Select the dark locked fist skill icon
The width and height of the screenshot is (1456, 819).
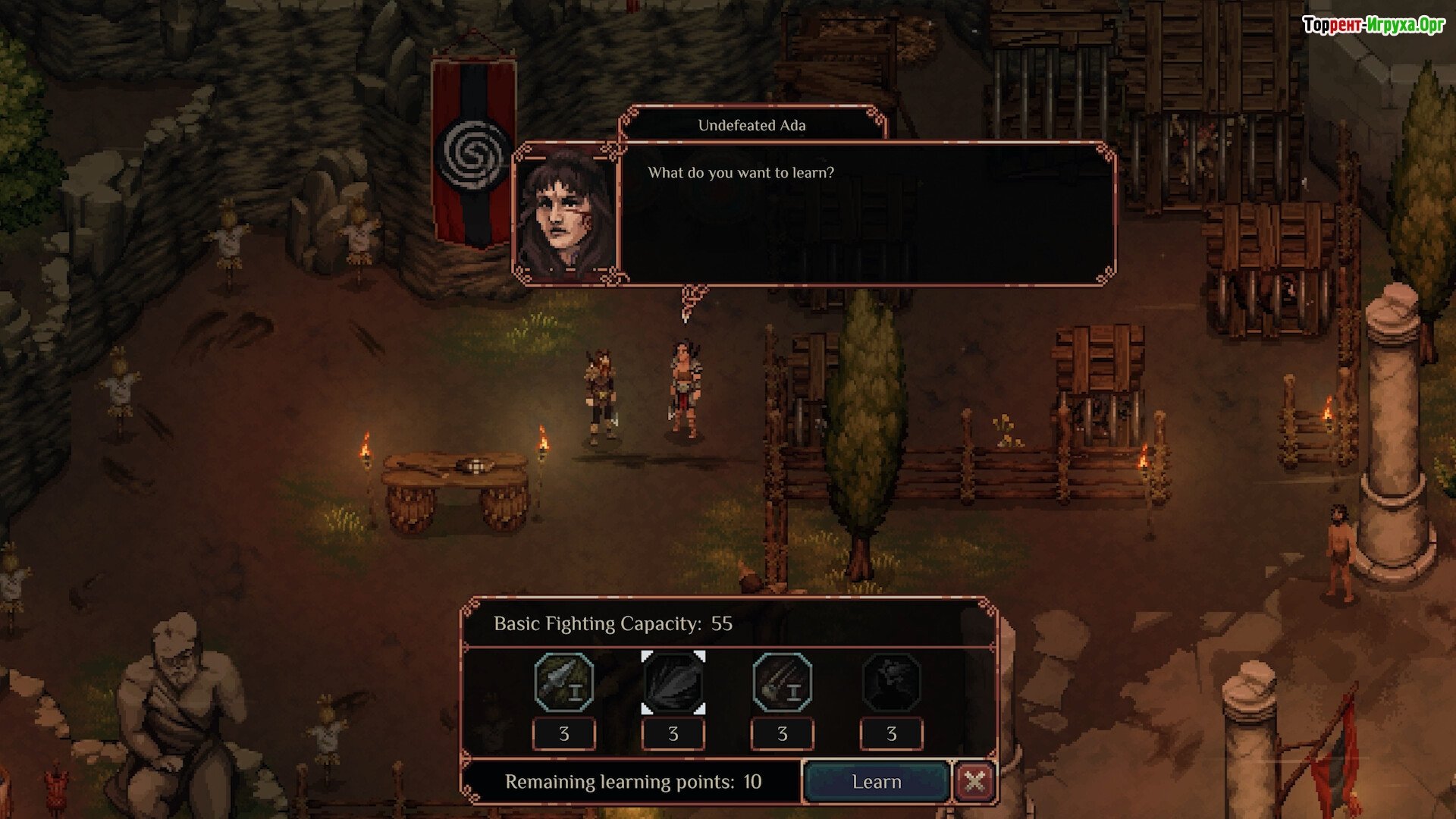tap(891, 682)
